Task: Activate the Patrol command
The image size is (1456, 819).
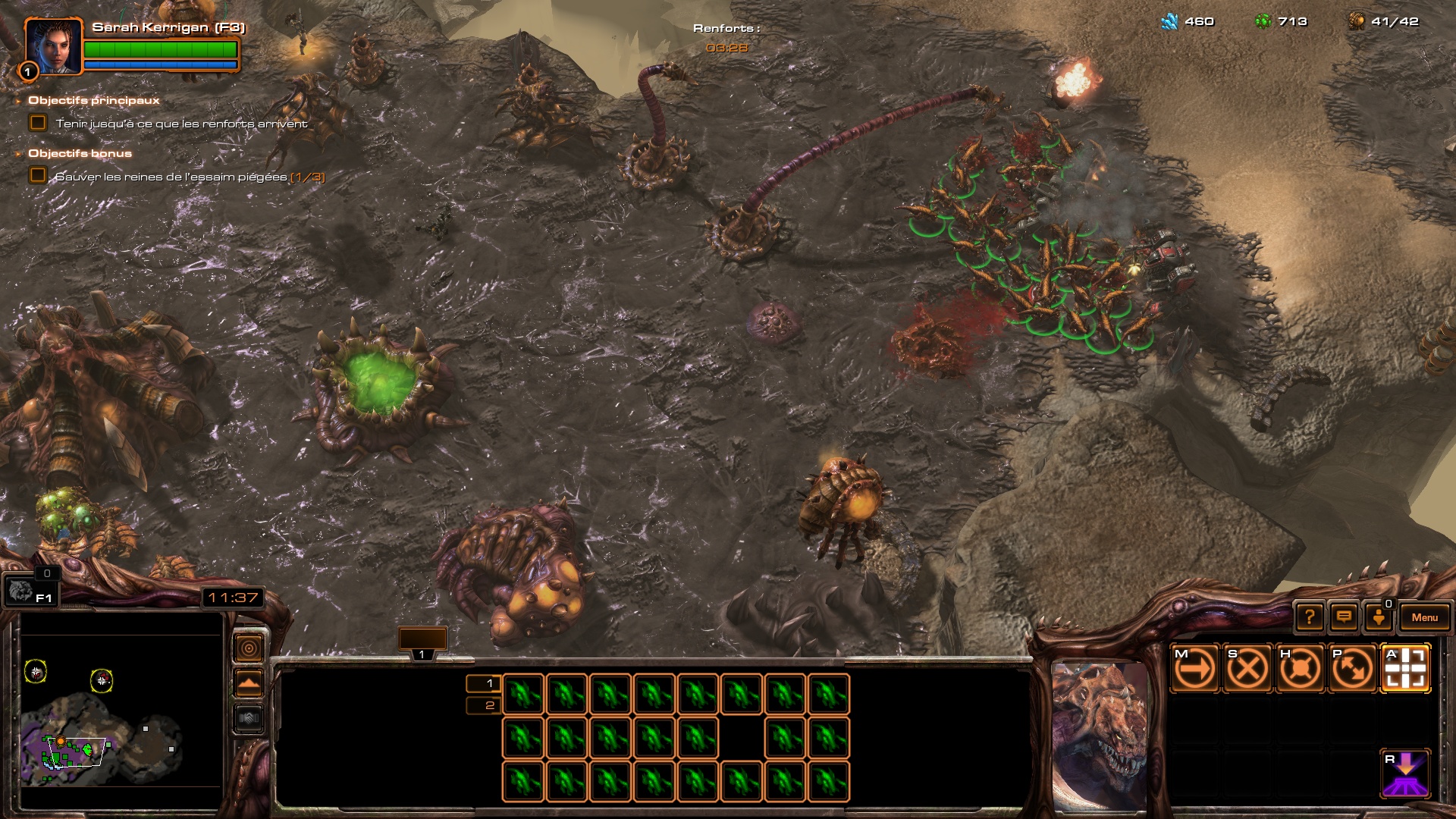Action: tap(1353, 669)
